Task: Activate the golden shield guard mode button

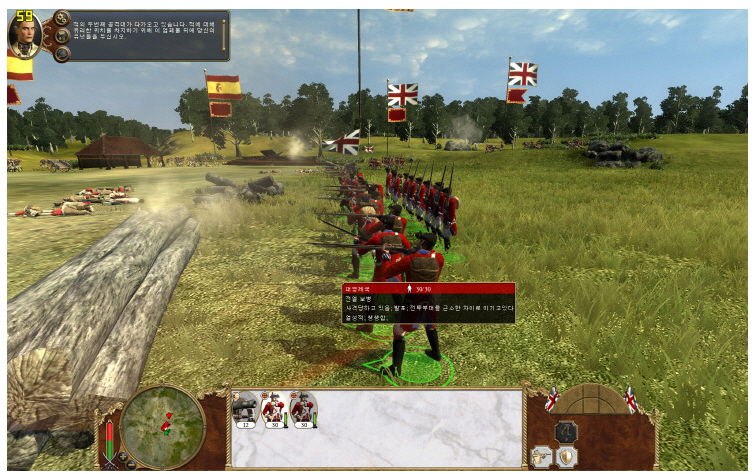Action: (x=566, y=455)
